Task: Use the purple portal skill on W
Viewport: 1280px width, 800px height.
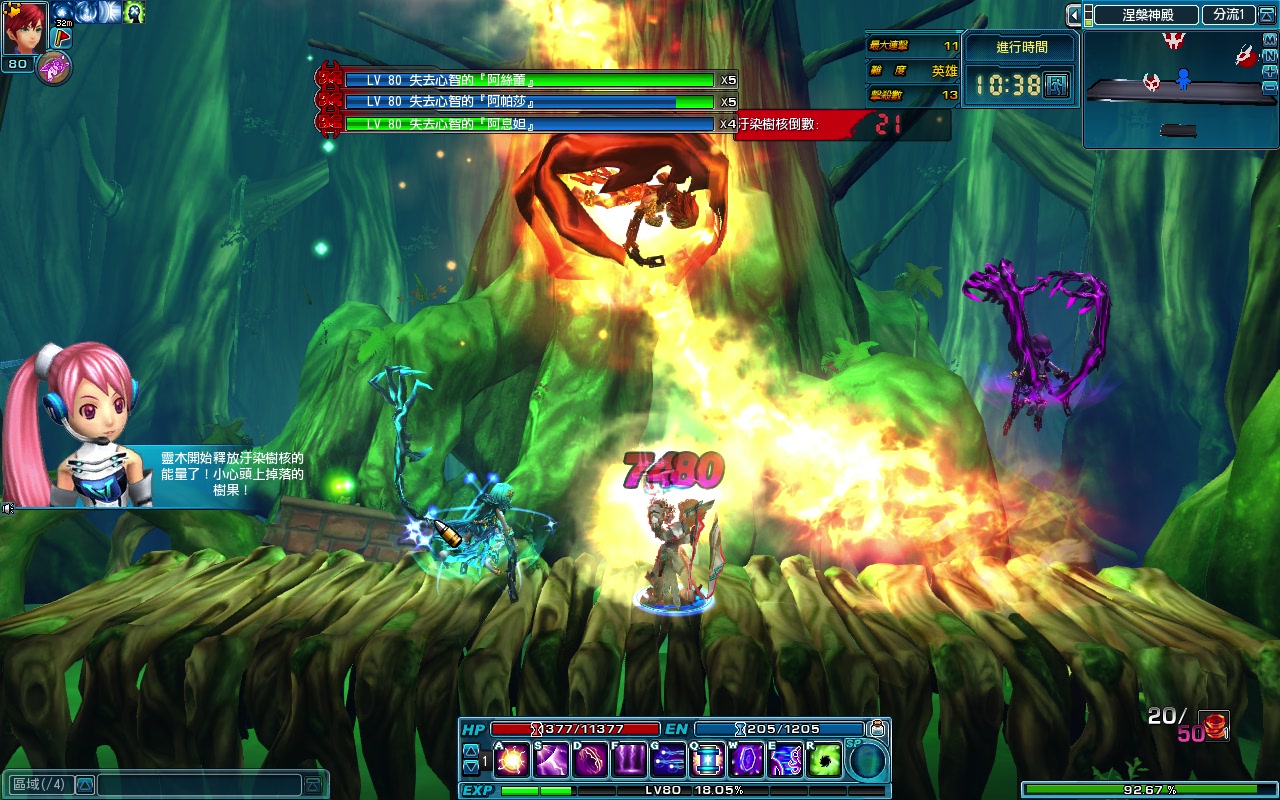Action: tap(747, 761)
